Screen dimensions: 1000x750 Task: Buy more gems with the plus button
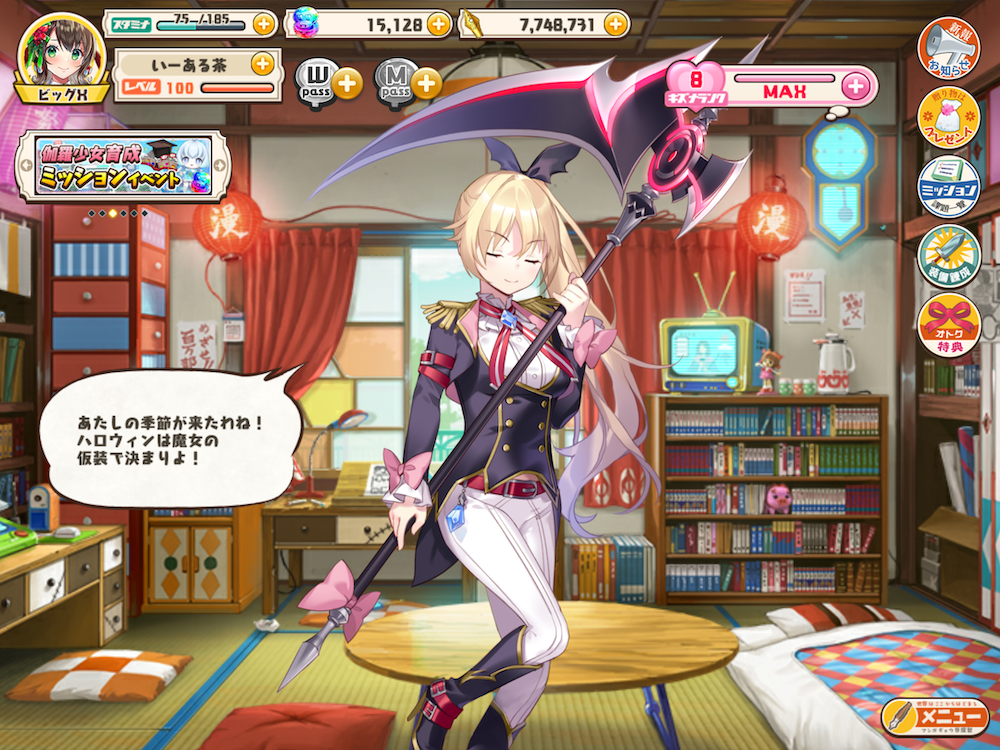[x=439, y=23]
